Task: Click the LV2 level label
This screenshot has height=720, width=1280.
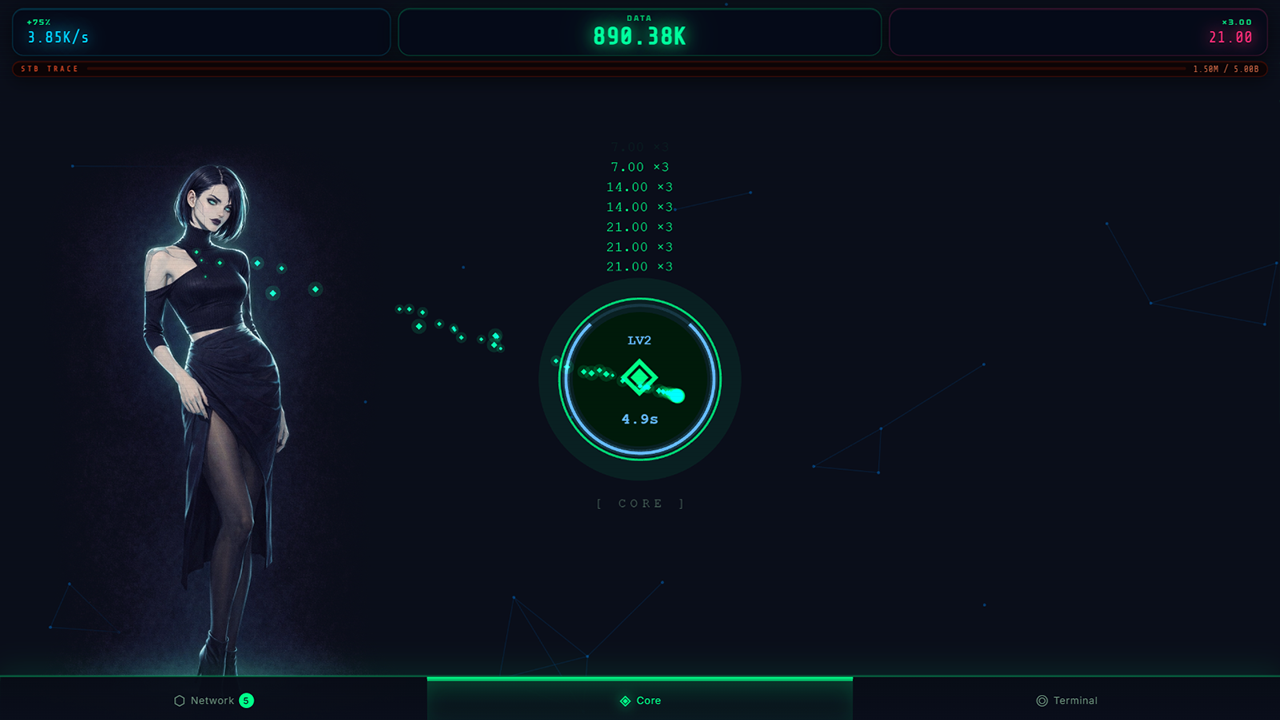Action: click(638, 339)
